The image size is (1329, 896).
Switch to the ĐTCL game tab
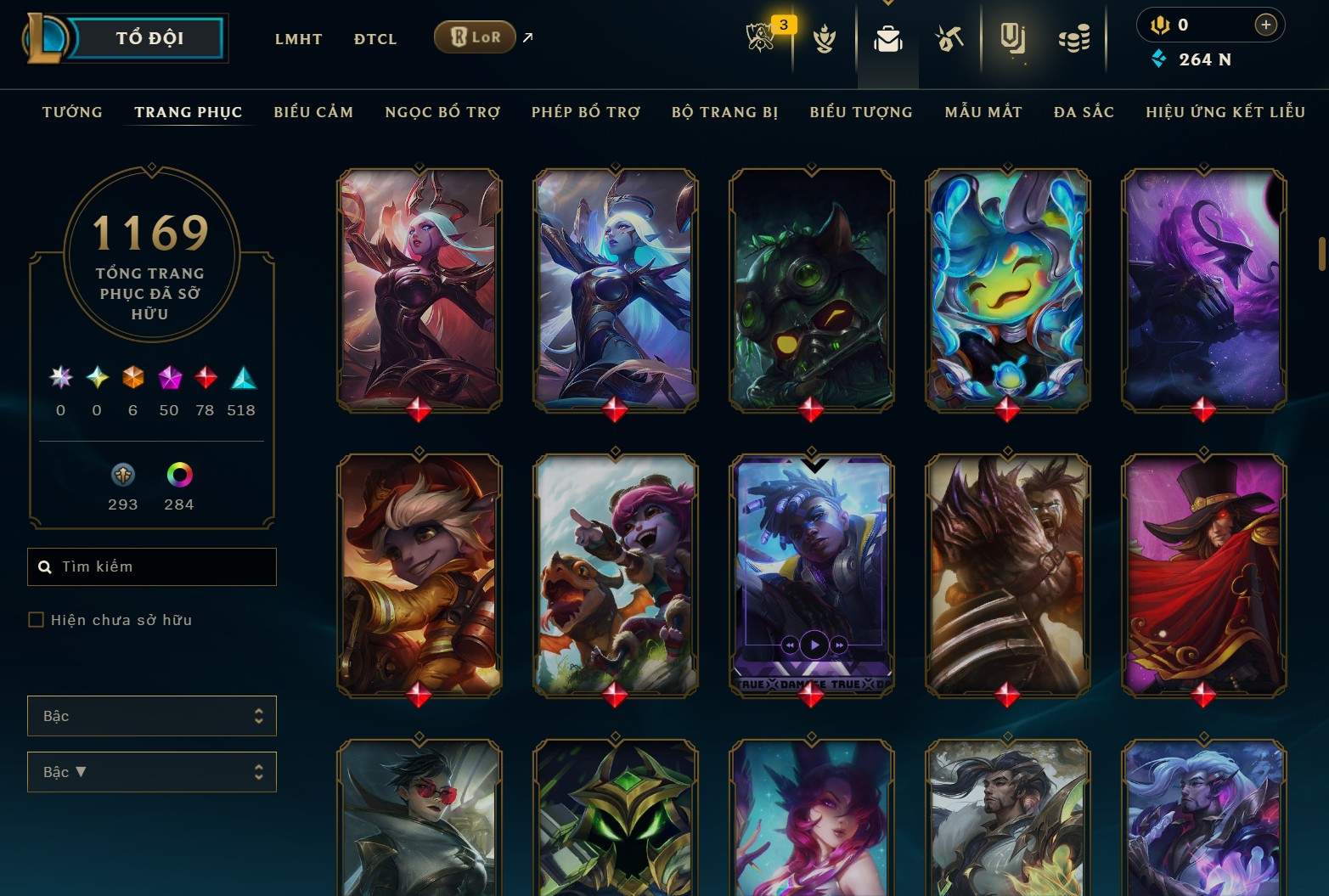coord(375,39)
